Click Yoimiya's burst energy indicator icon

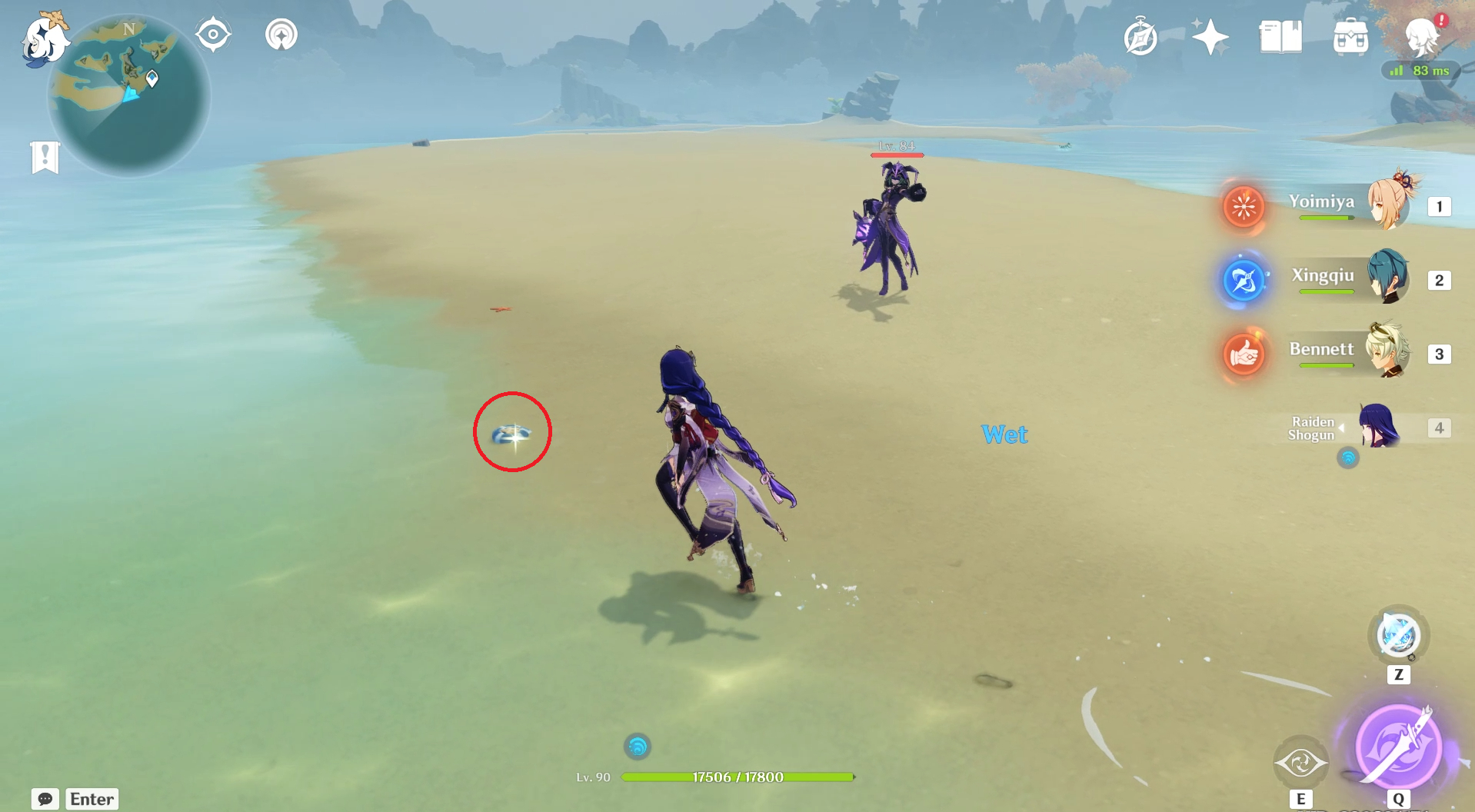[1244, 207]
